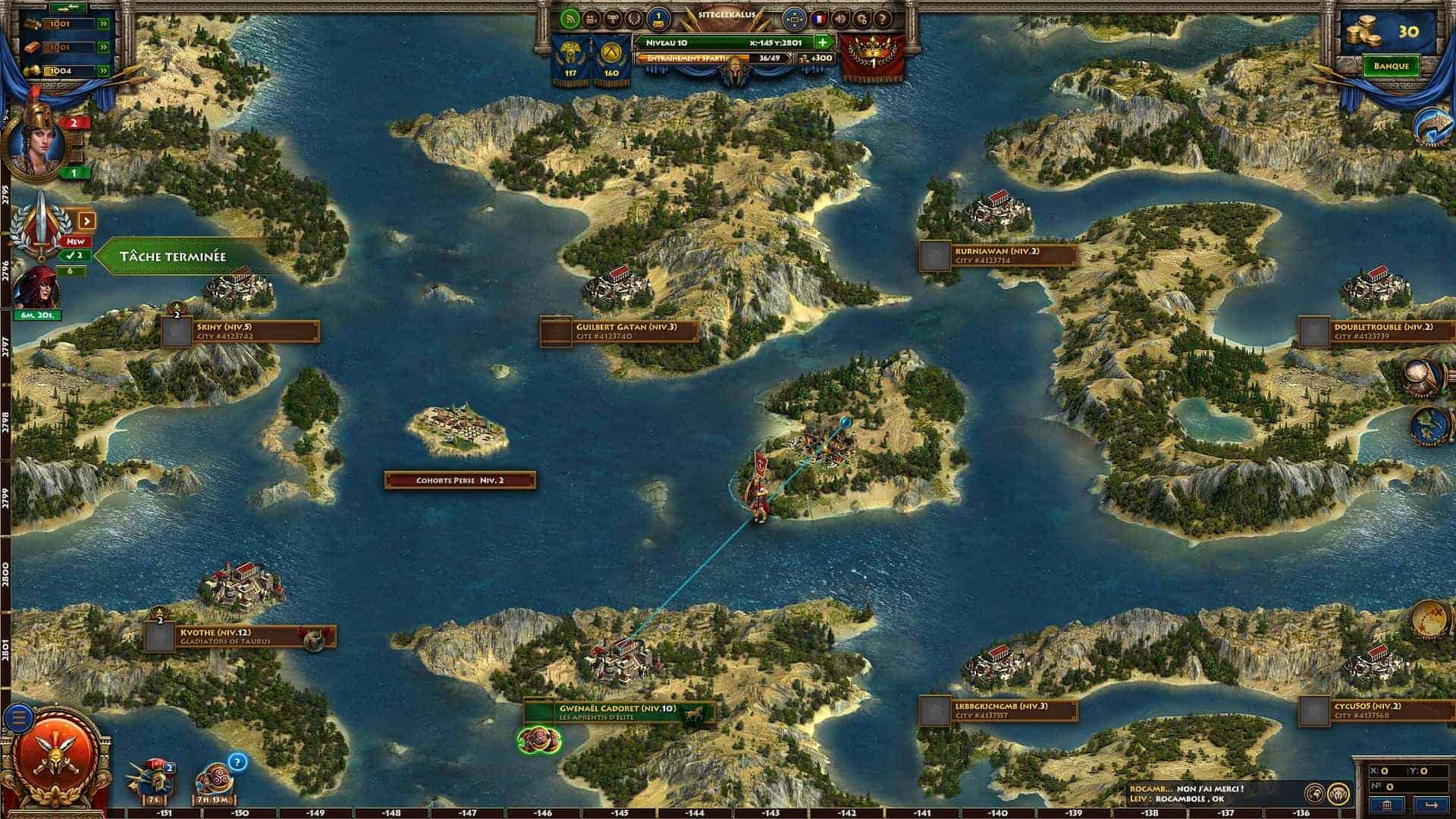Click the large red Spartan helmet emblem
The image size is (1456, 819).
pyautogui.click(x=63, y=758)
